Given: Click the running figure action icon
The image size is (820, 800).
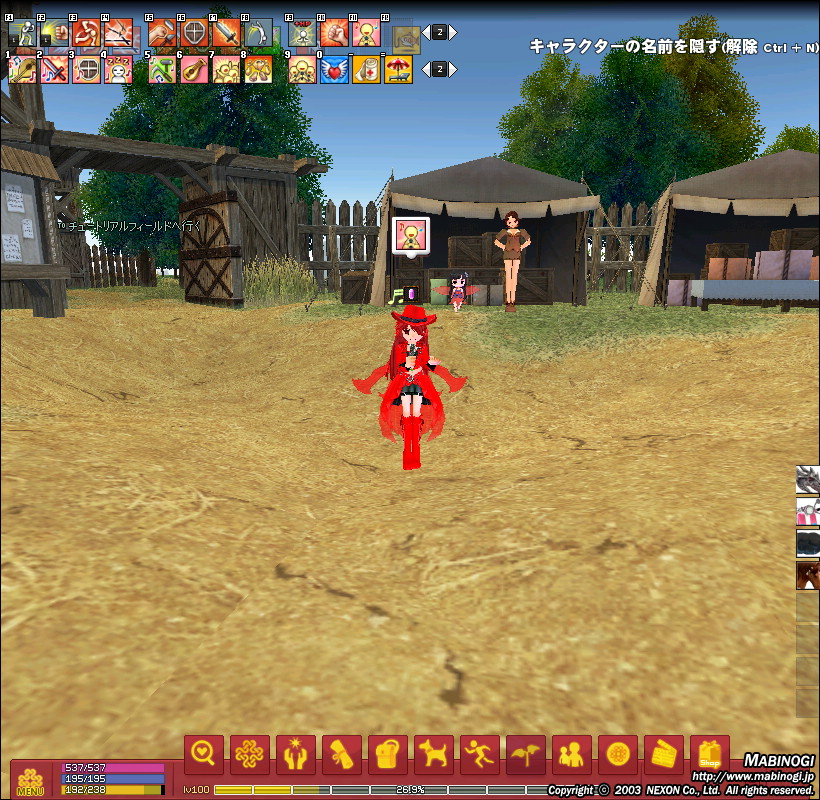Looking at the screenshot, I should pos(480,754).
